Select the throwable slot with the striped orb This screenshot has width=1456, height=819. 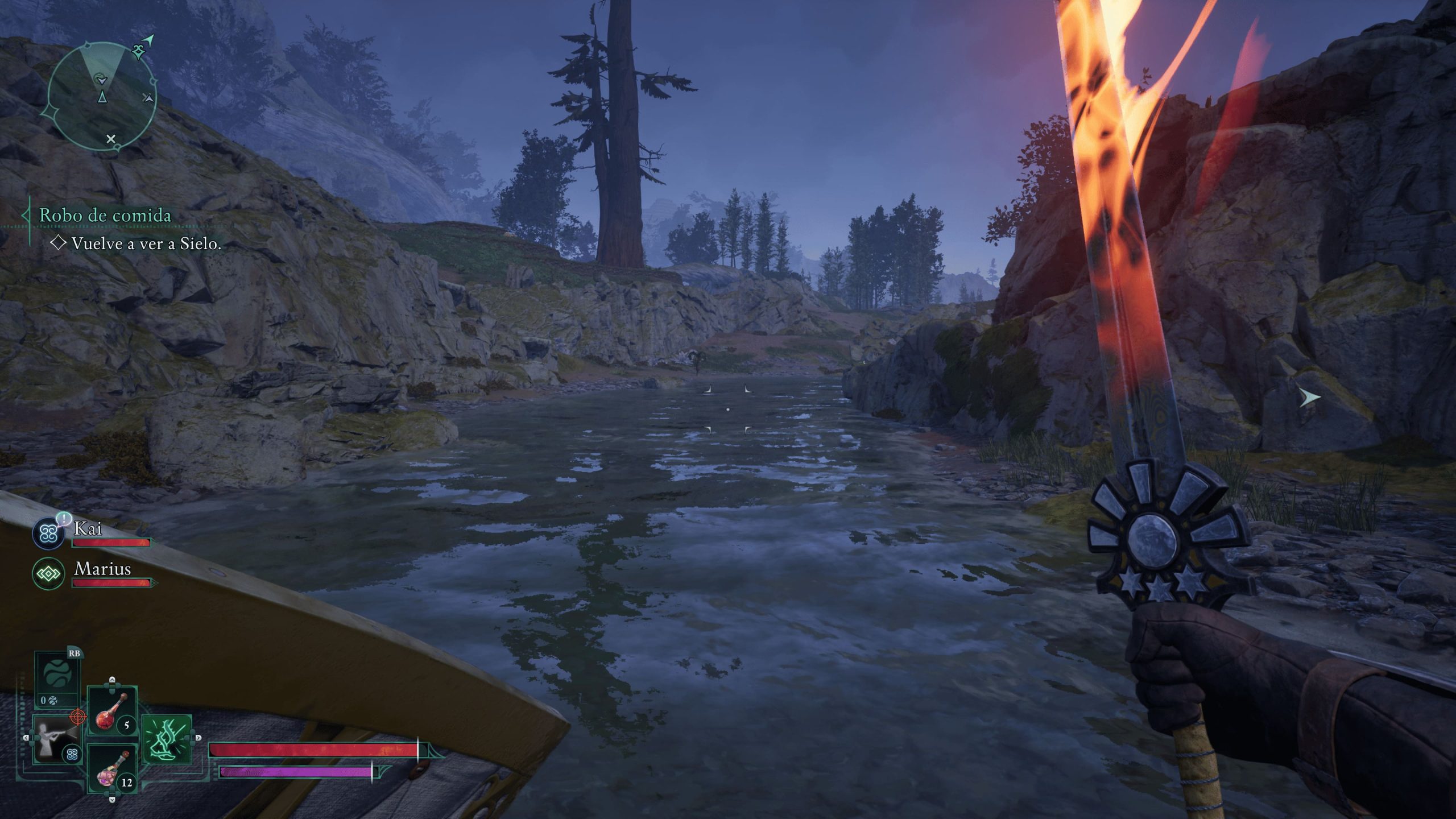point(56,678)
